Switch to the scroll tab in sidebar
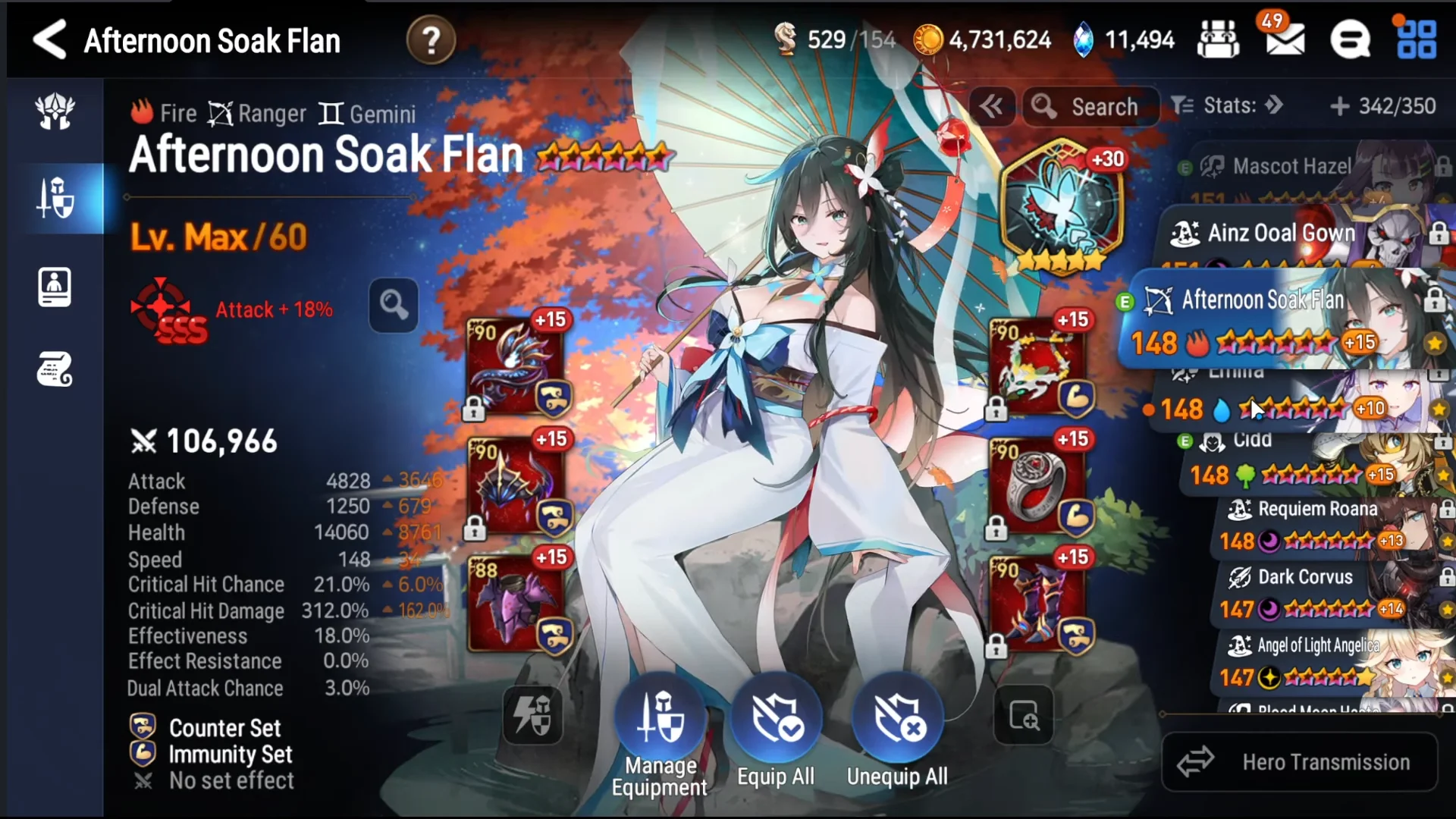The width and height of the screenshot is (1456, 819). [55, 369]
